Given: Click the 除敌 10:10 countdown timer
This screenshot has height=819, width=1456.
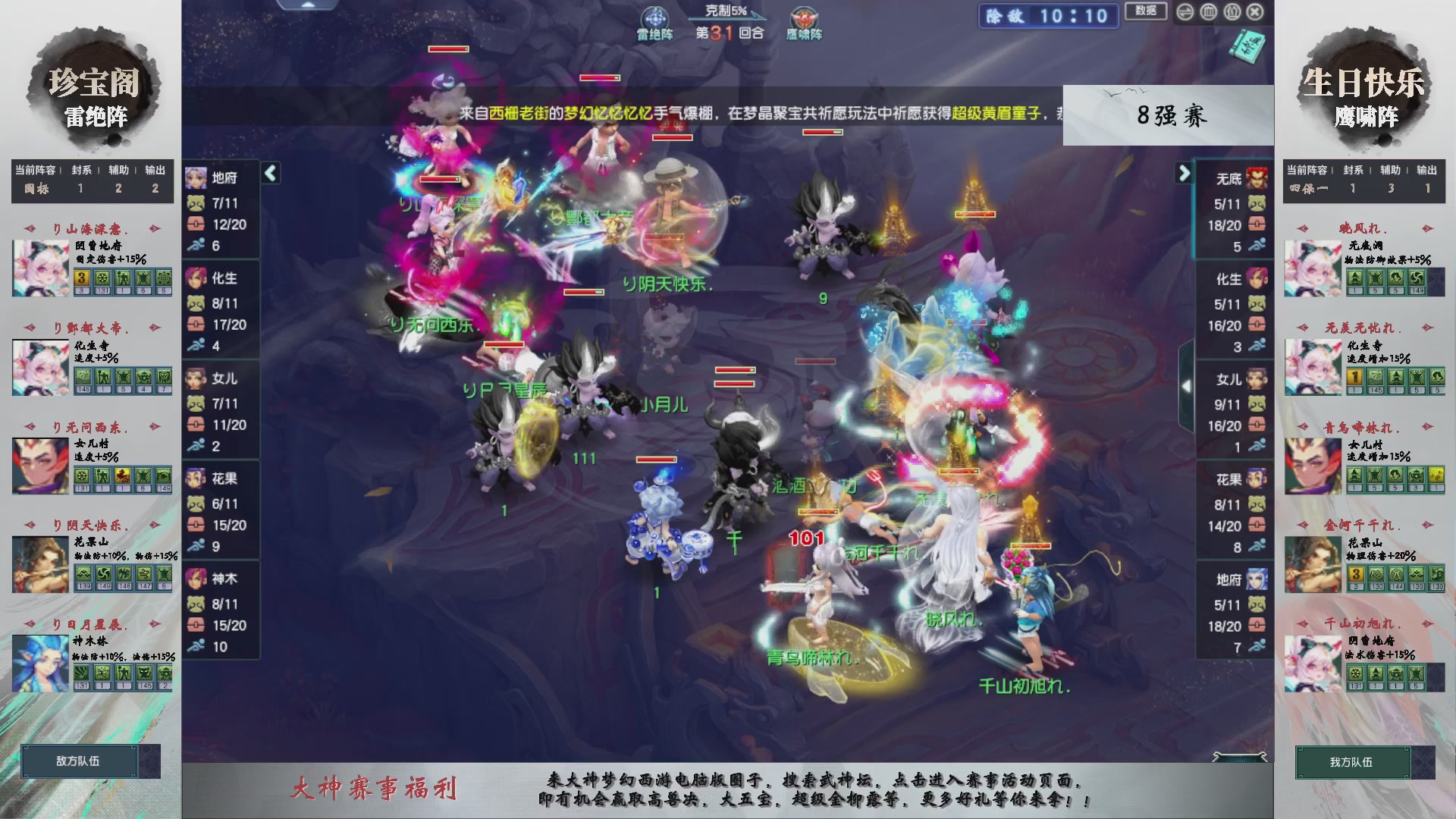Looking at the screenshot, I should (1048, 17).
